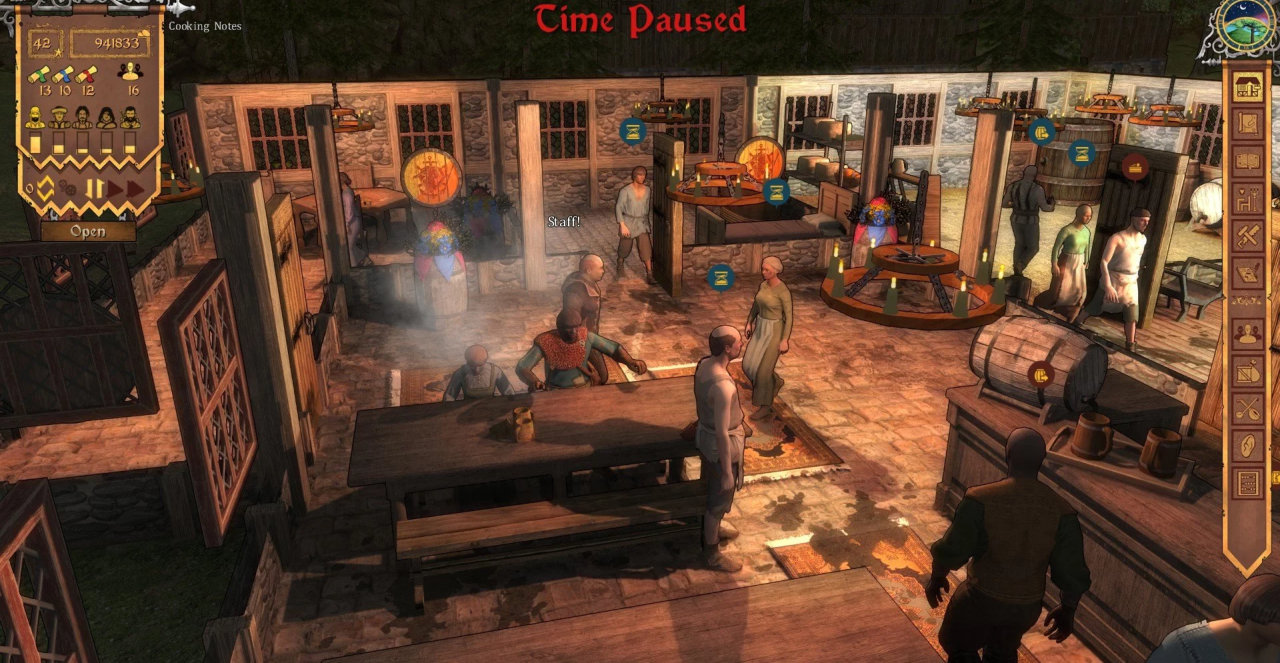Click the yellow double-chevron arrows icon
The height and width of the screenshot is (663, 1280).
46,187
